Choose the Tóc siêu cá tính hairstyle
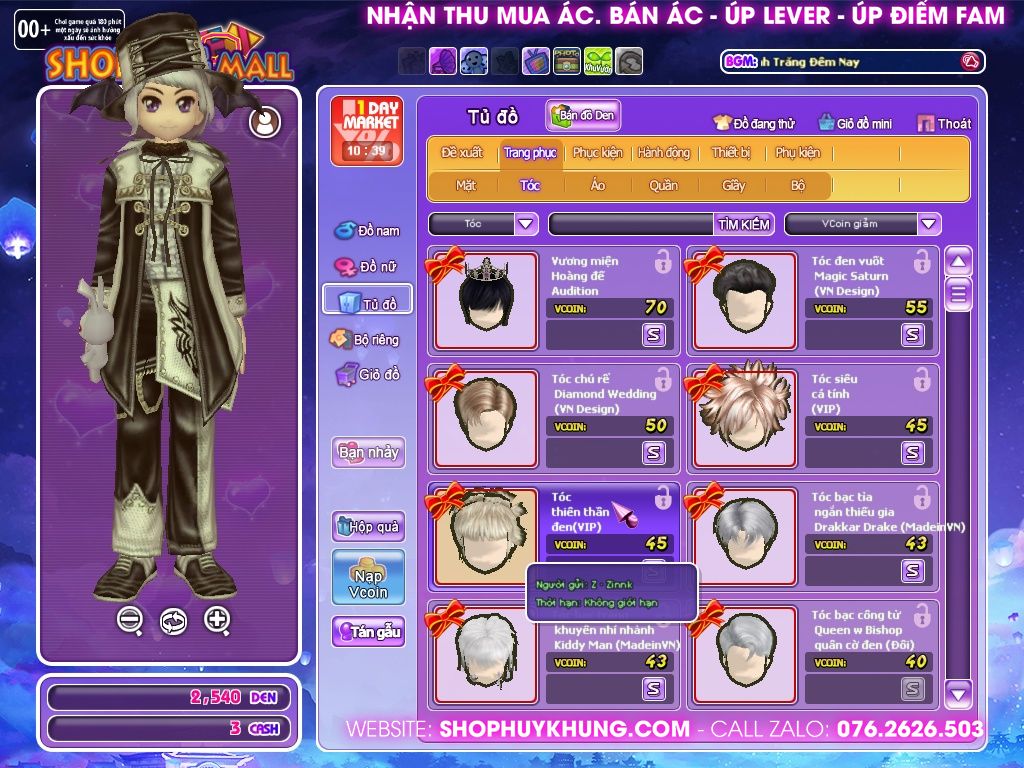 coord(744,418)
